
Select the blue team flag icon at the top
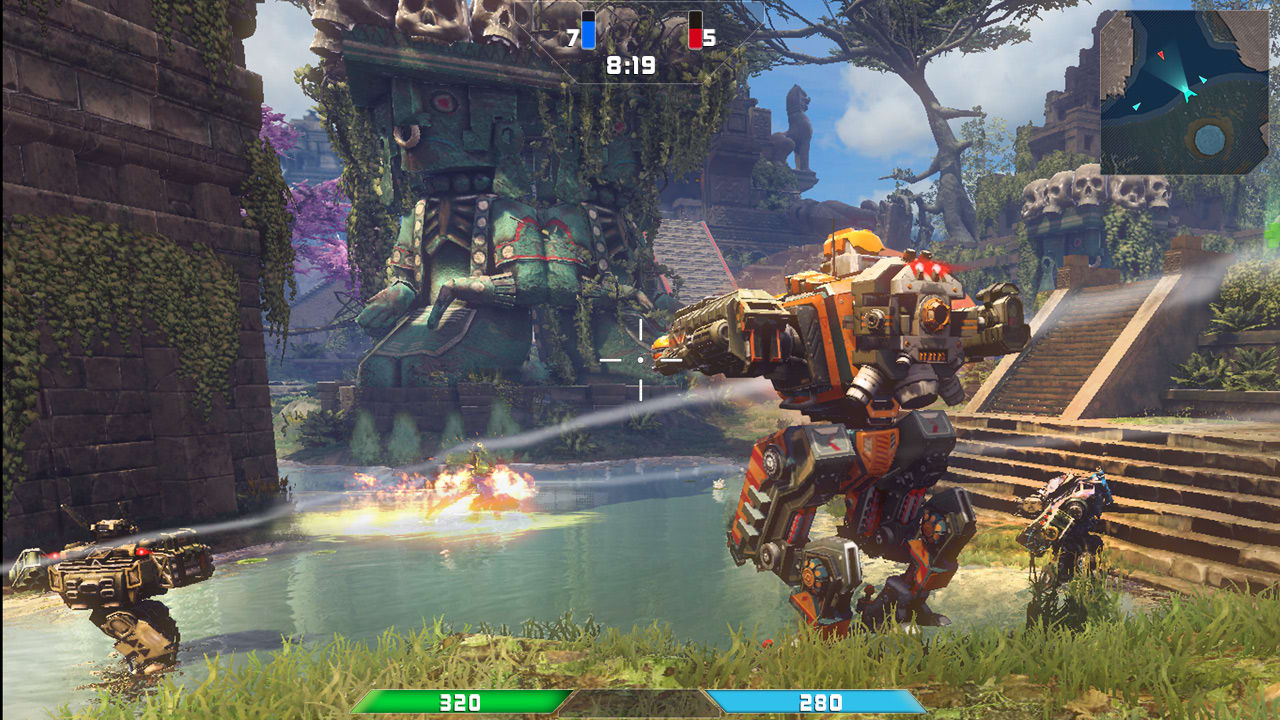click(x=588, y=30)
